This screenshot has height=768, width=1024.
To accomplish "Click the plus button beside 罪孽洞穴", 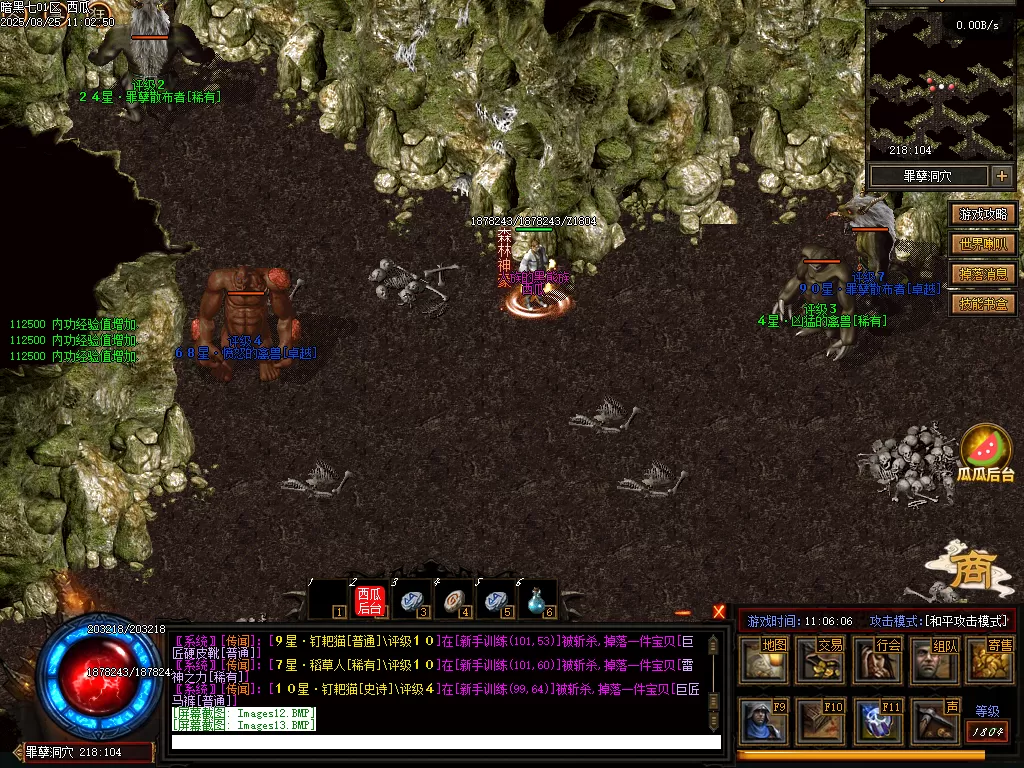I will pos(1001,176).
